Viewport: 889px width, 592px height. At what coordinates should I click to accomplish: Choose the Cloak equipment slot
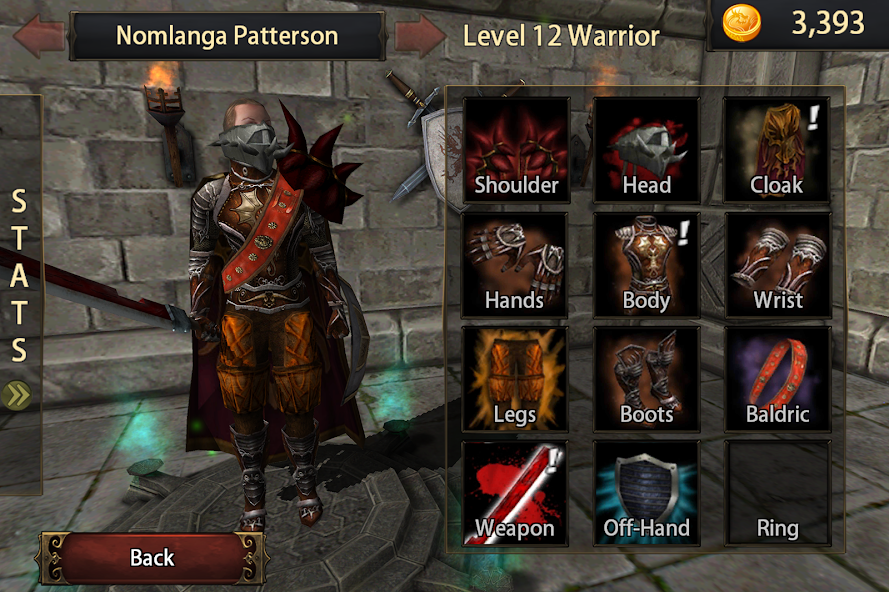tap(777, 150)
